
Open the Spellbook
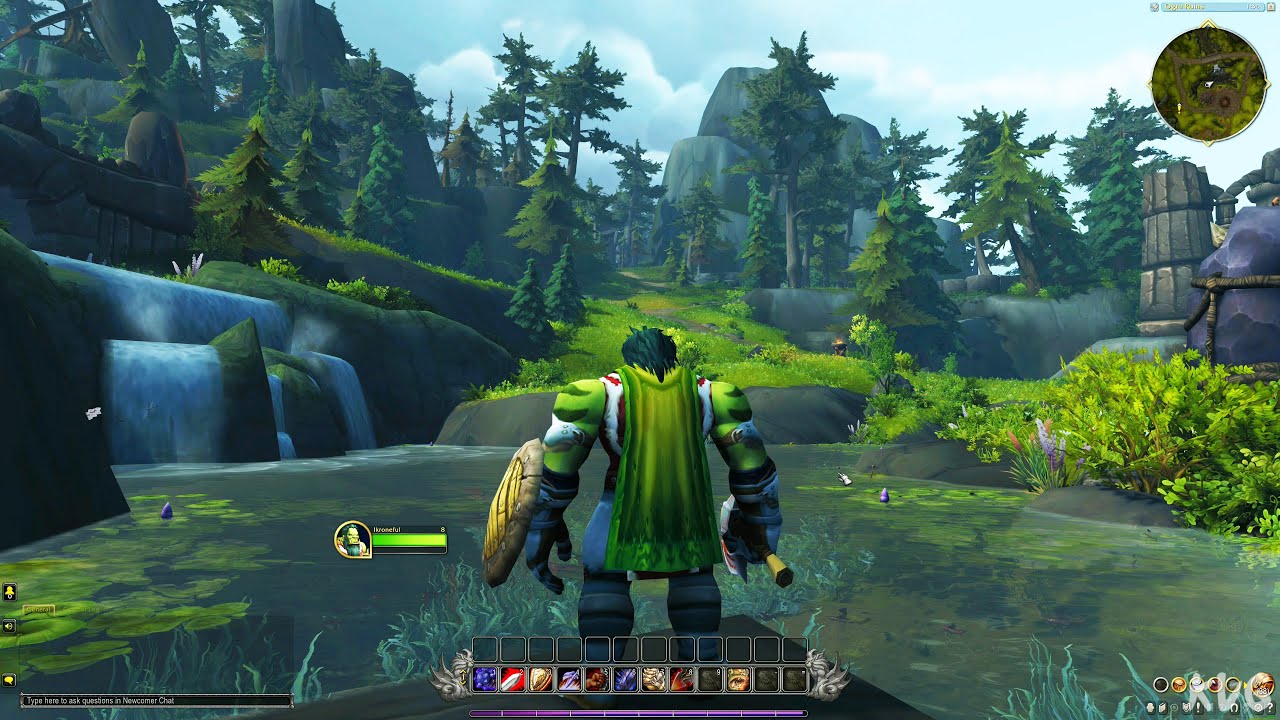point(1161,707)
